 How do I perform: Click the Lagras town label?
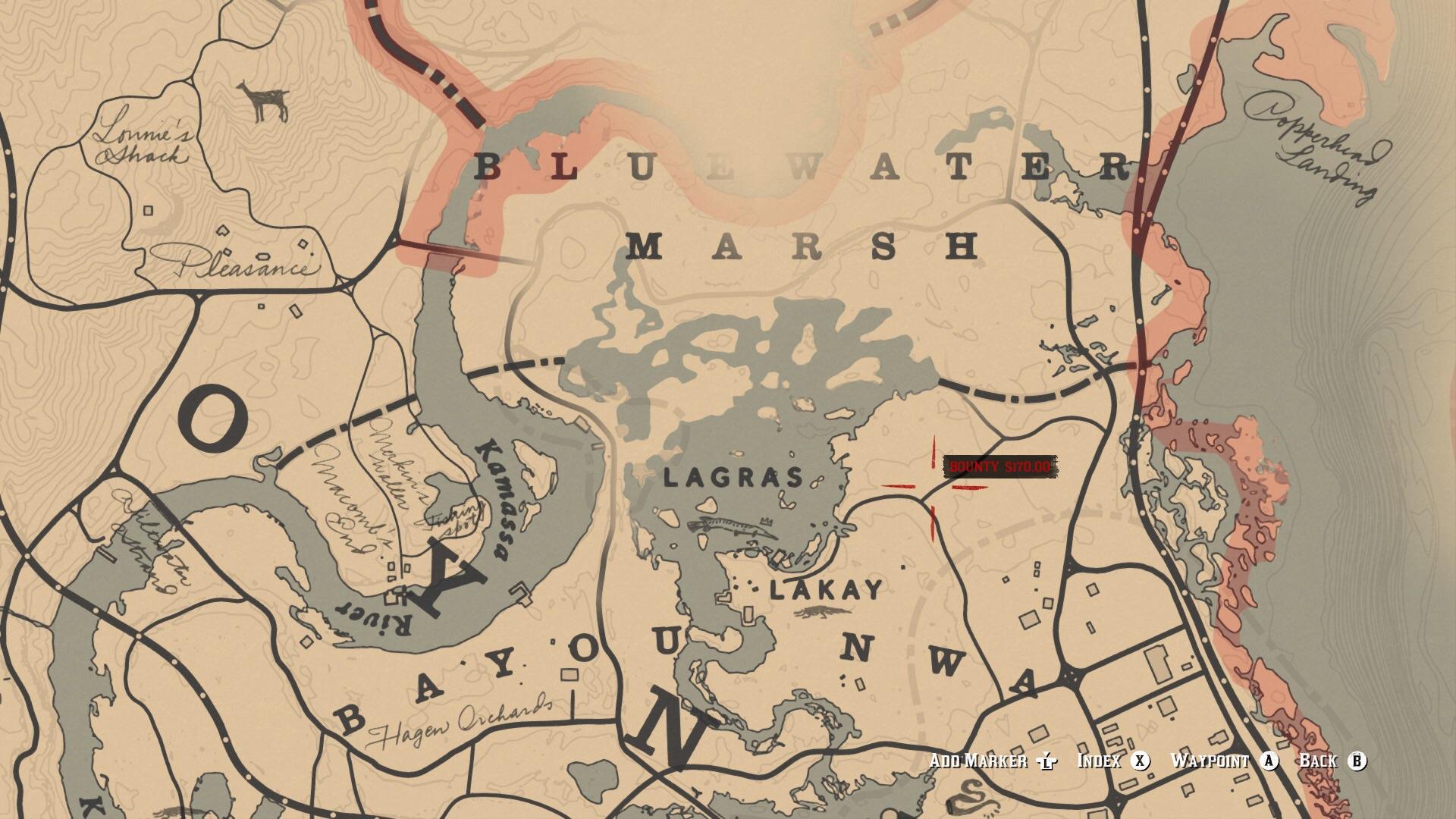pos(732,478)
